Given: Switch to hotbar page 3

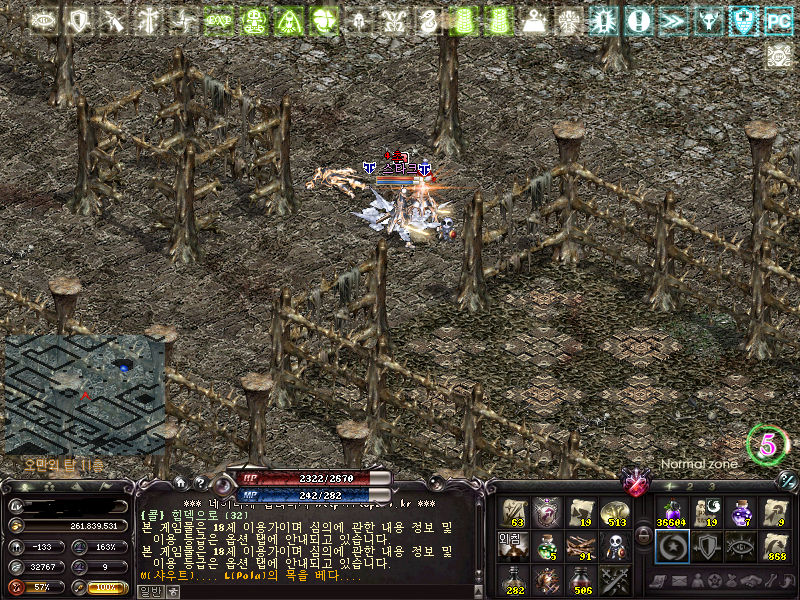Looking at the screenshot, I should tap(711, 485).
